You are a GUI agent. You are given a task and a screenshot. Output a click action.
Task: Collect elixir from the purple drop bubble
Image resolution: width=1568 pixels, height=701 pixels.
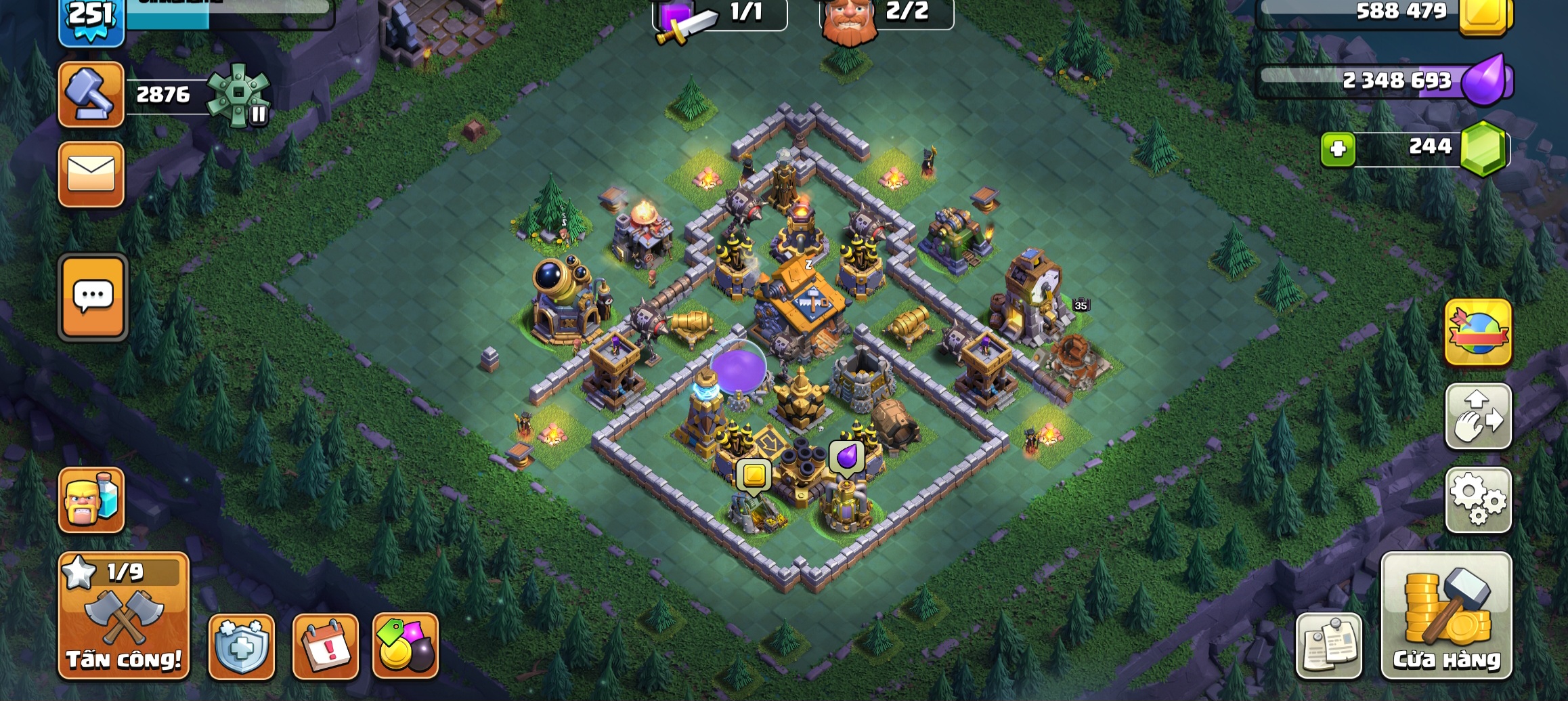click(846, 456)
